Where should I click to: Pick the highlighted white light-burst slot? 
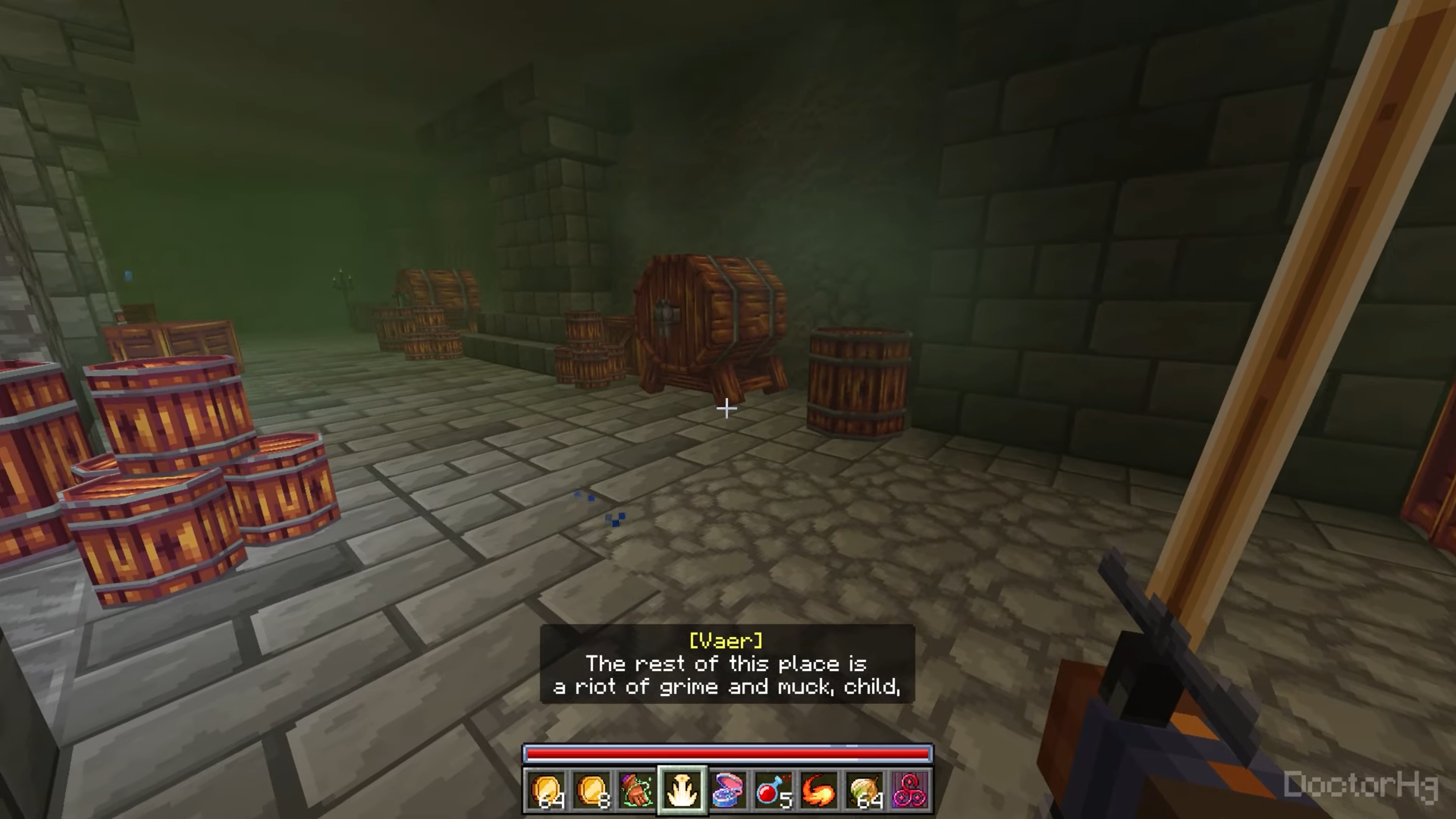click(x=682, y=790)
